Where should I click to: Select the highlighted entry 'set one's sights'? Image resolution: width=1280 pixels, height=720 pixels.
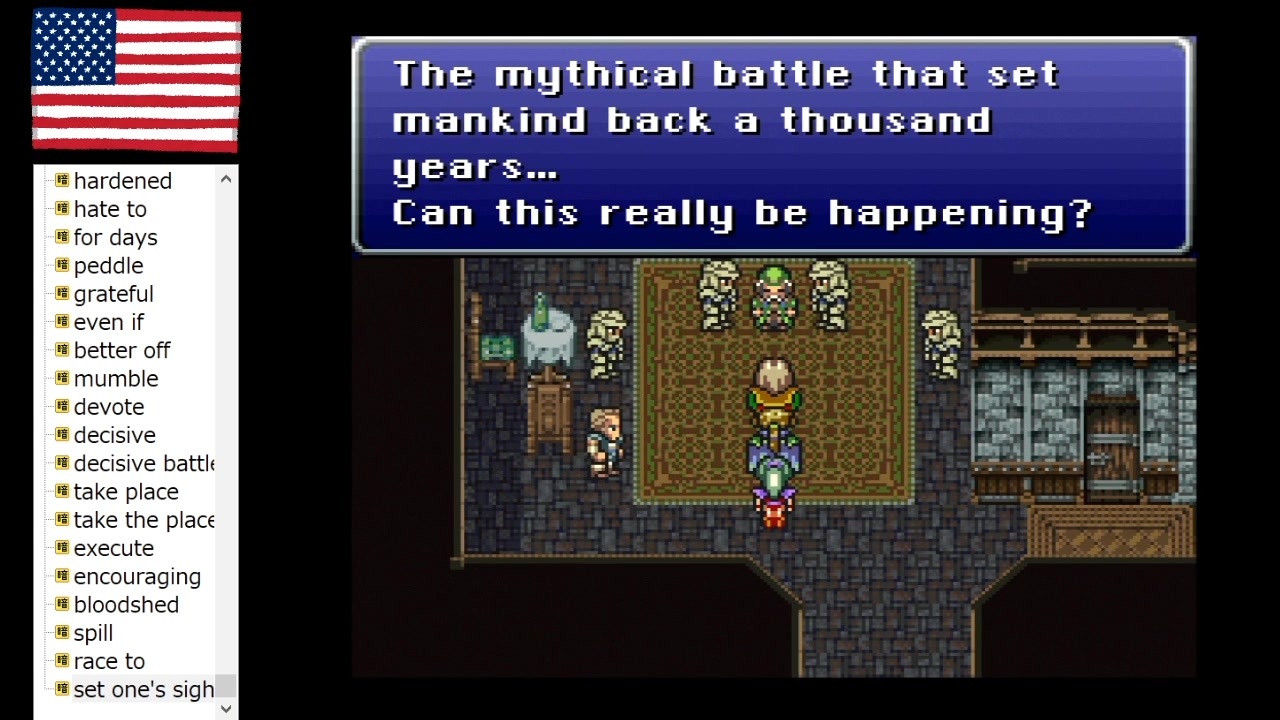point(143,689)
